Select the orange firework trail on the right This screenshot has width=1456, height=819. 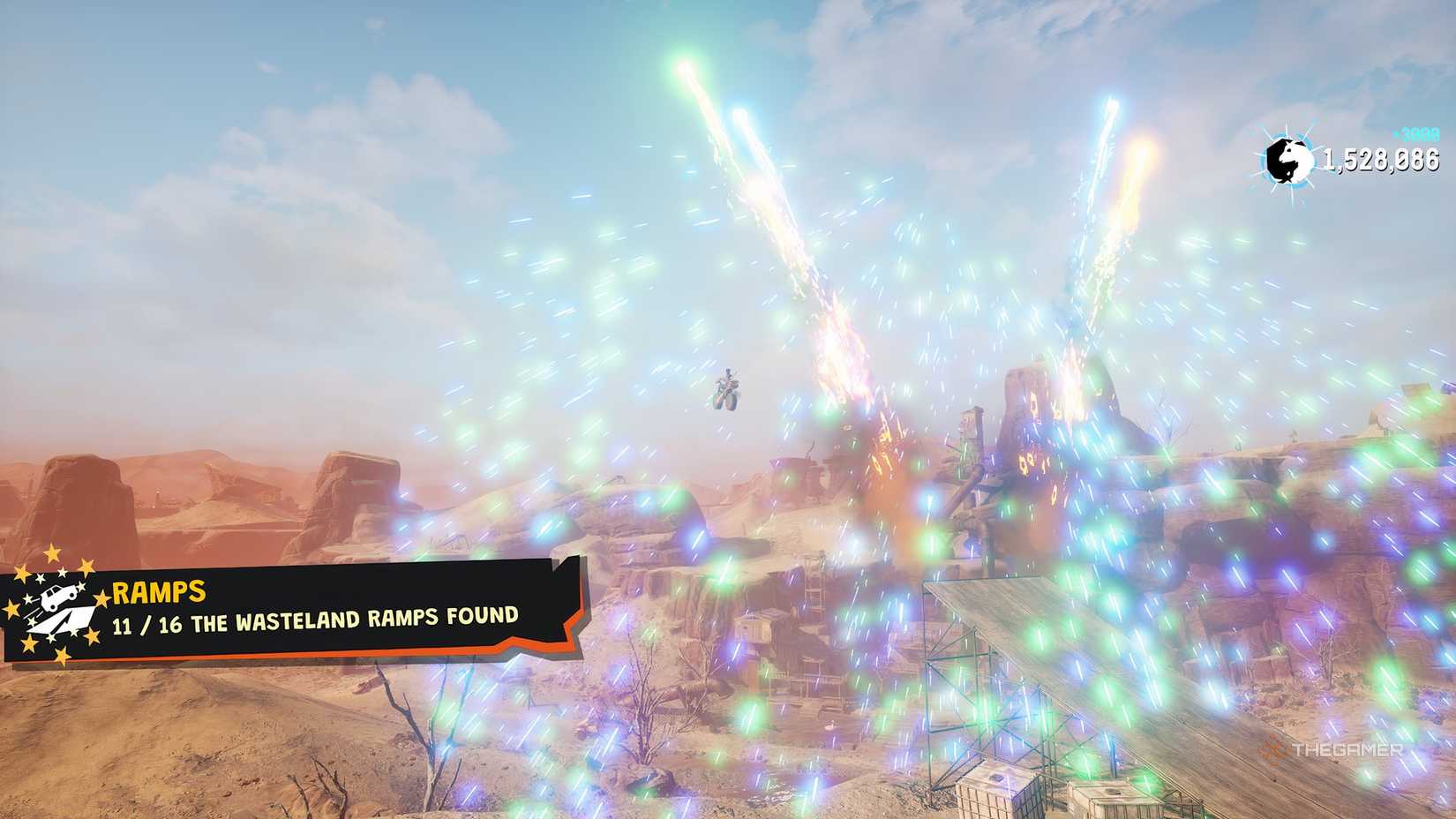pos(1138,159)
